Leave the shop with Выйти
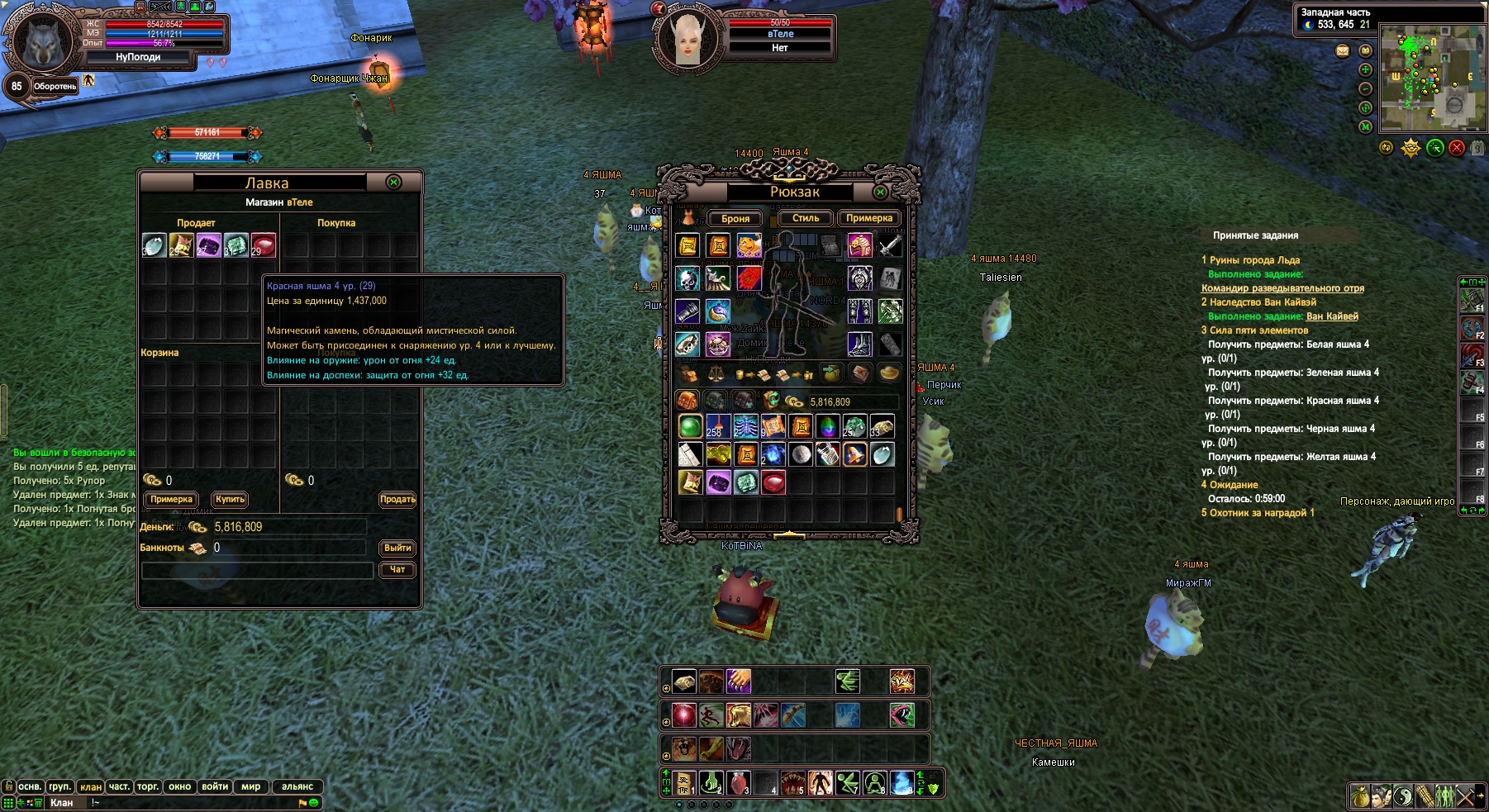This screenshot has height=812, width=1489. tap(397, 548)
